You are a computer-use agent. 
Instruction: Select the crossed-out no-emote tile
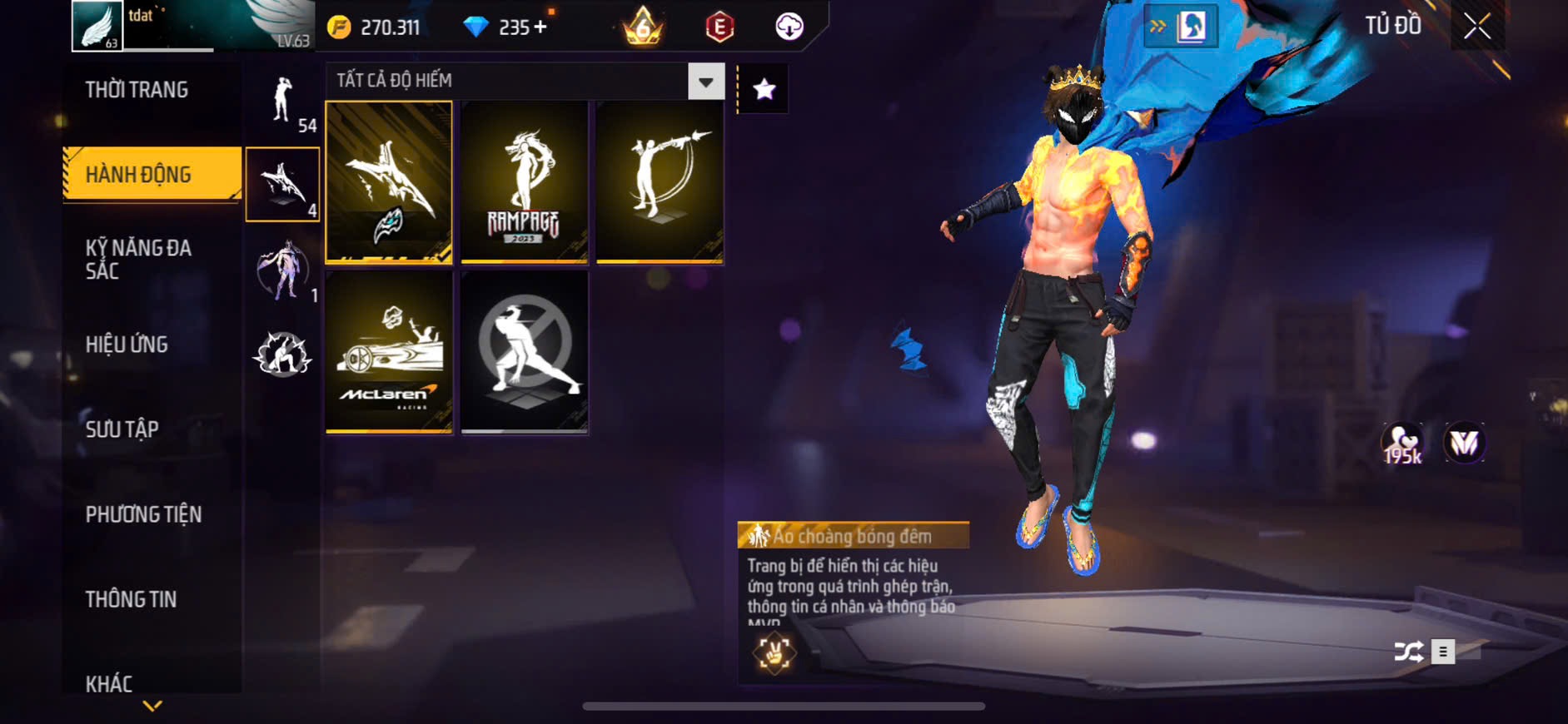coord(524,351)
